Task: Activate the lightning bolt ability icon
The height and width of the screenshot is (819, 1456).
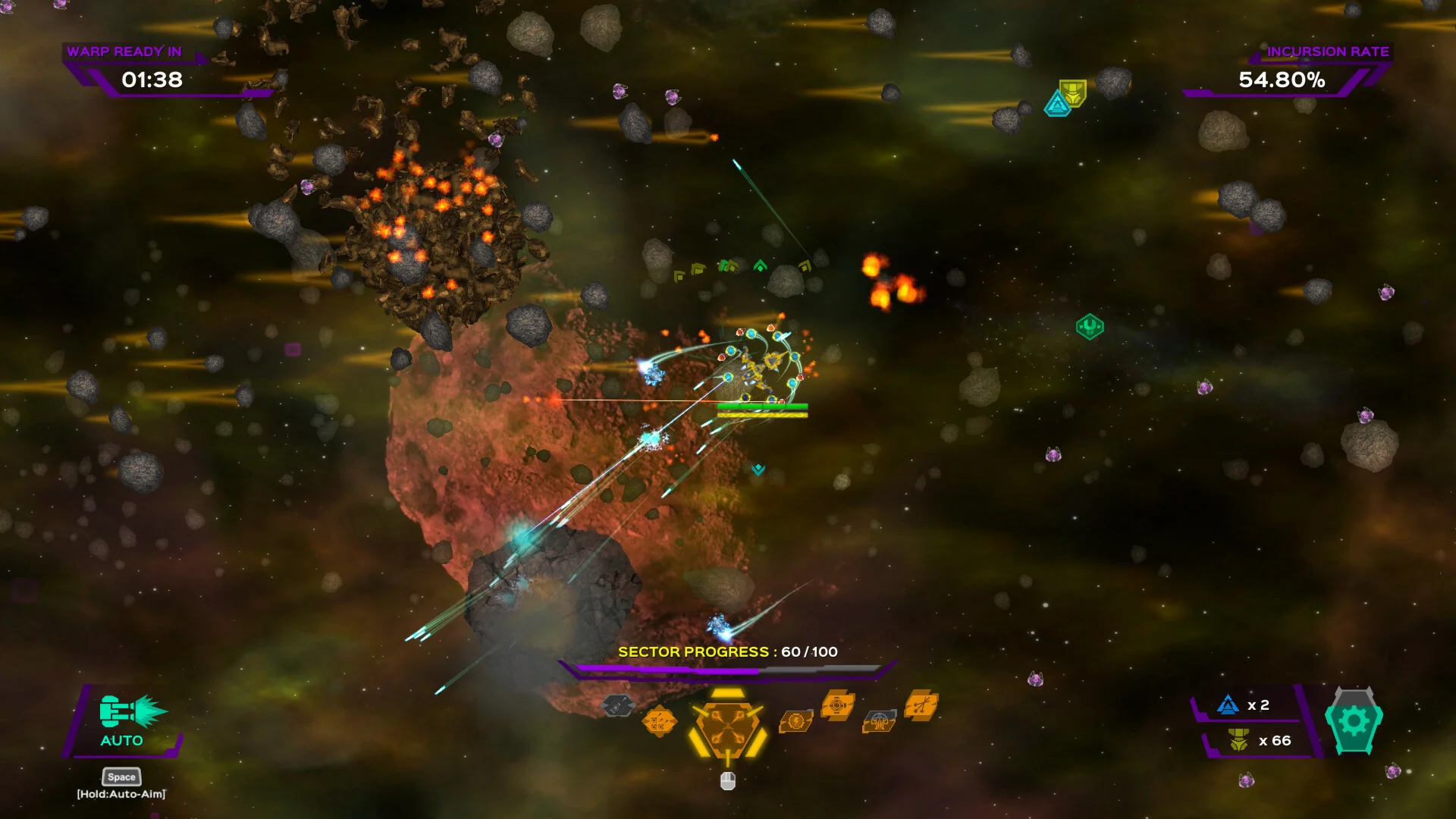Action: 796,720
